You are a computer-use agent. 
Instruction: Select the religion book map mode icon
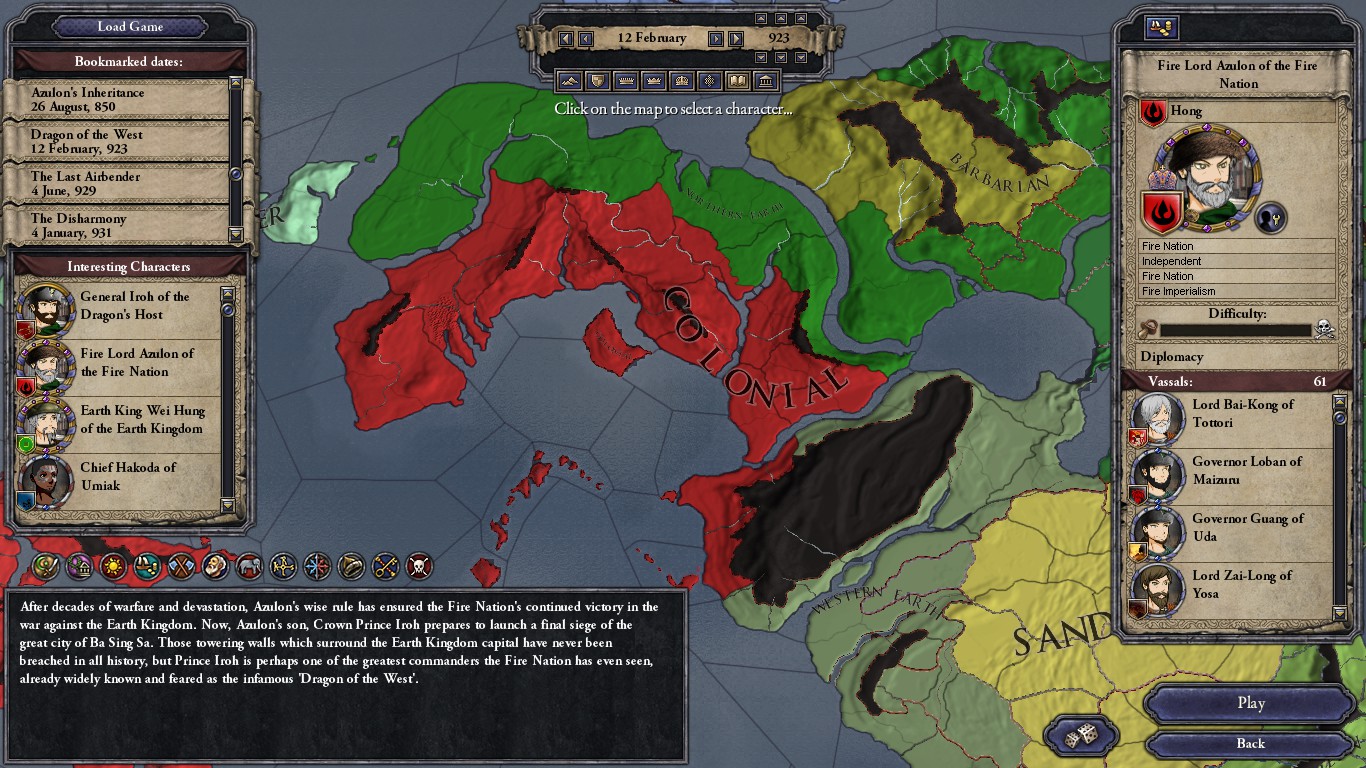pyautogui.click(x=736, y=81)
